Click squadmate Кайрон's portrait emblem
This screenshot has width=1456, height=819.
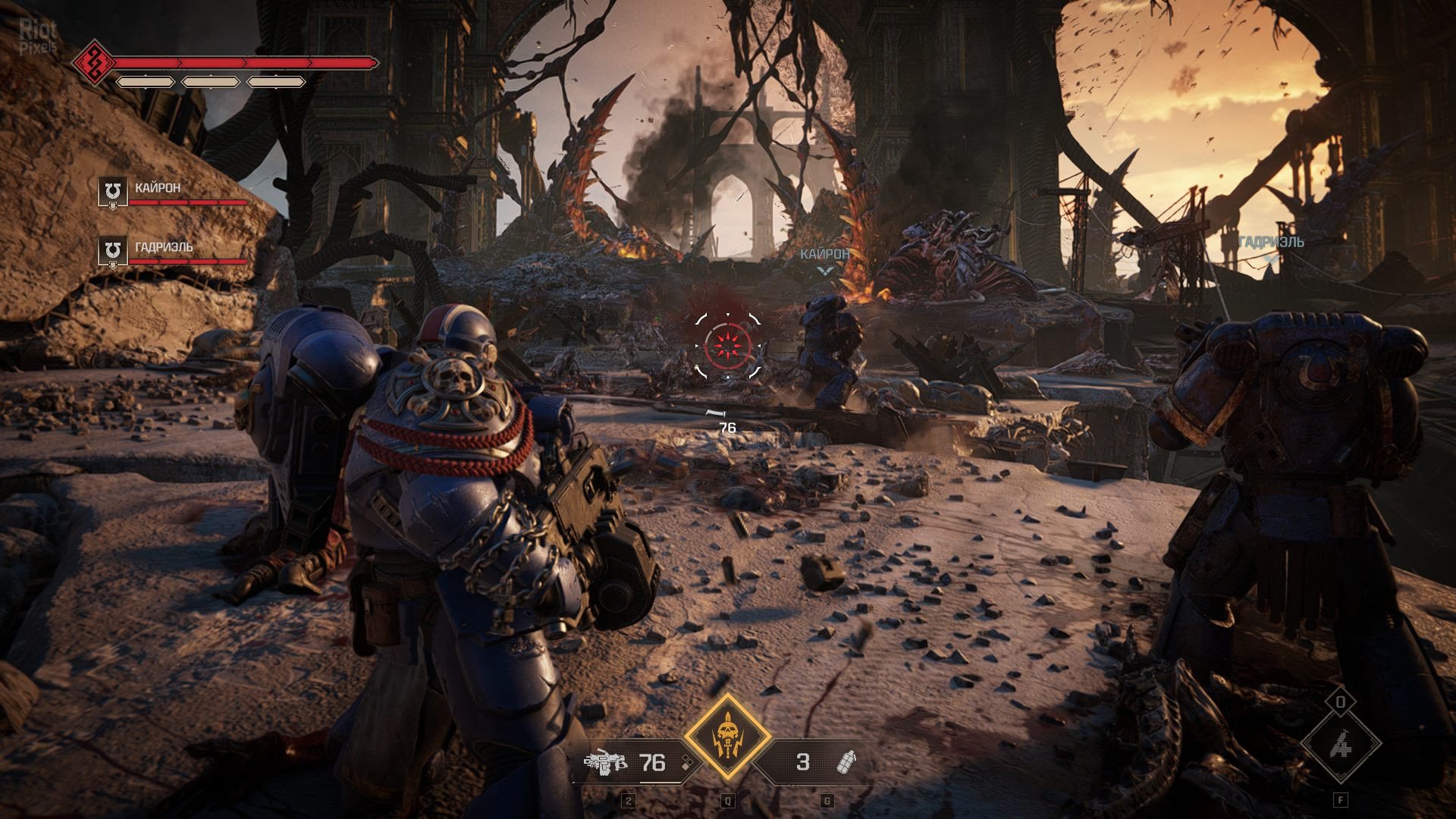(113, 191)
